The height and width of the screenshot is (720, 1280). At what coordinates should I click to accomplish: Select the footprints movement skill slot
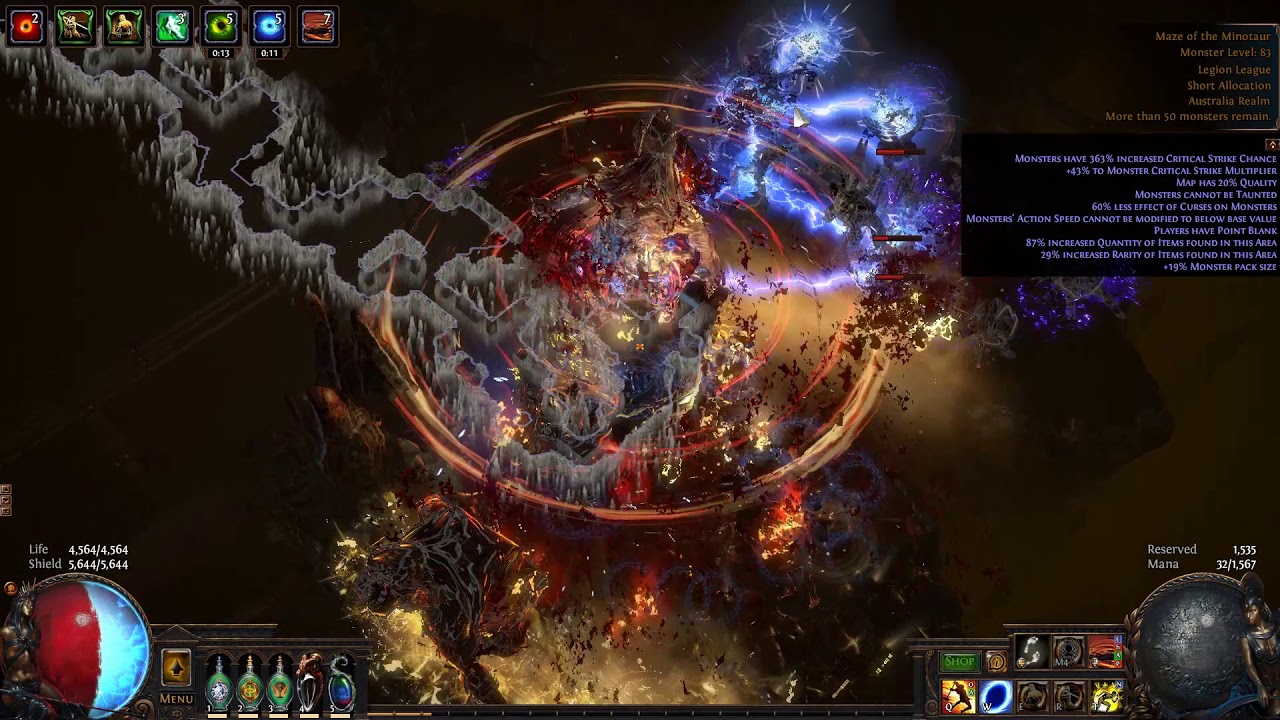click(x=1032, y=652)
